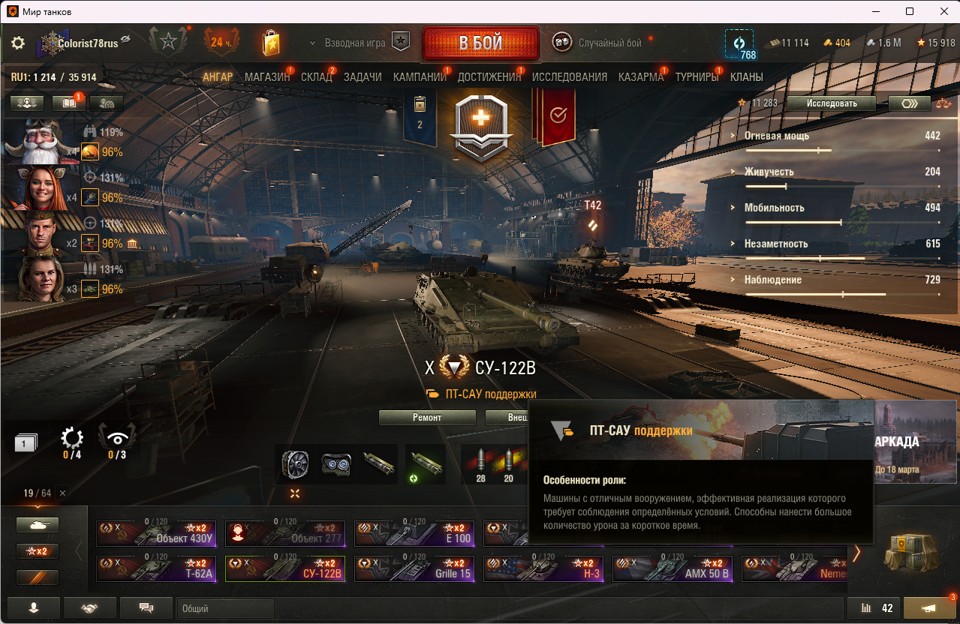Choose the E 100 tank card
Screen dimensions: 960x624
[x=413, y=533]
